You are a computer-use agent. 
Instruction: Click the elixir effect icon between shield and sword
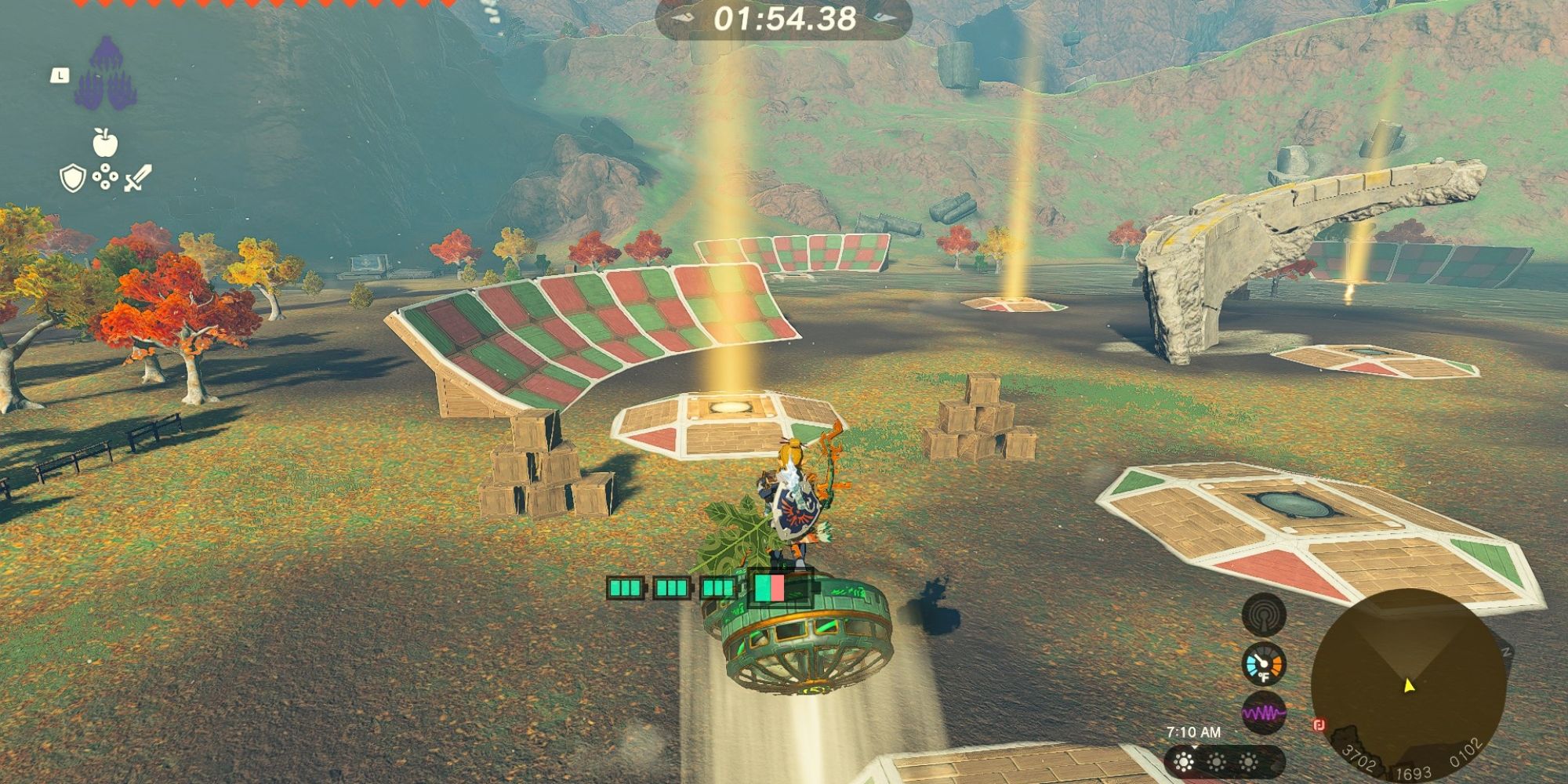click(x=105, y=176)
